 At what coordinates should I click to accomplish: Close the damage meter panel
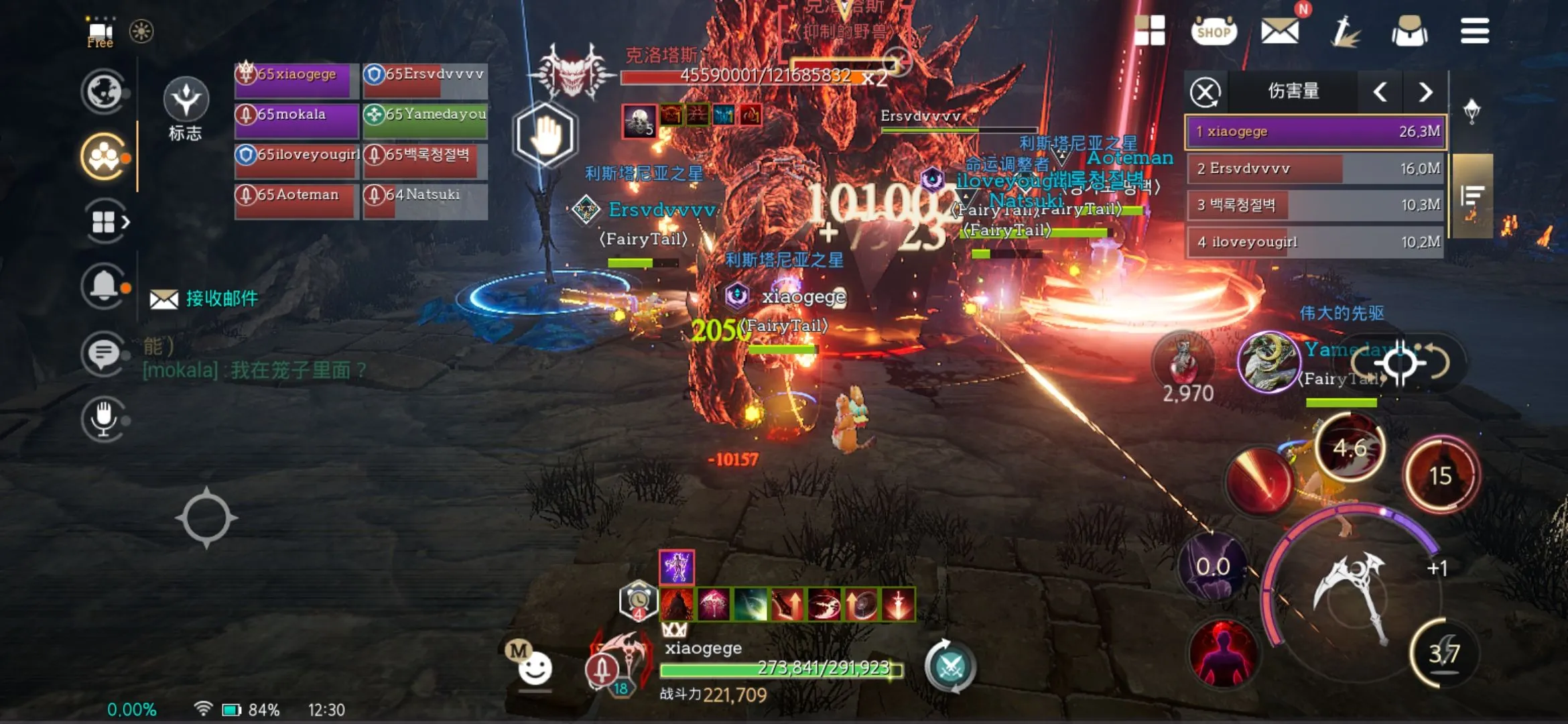point(1205,92)
